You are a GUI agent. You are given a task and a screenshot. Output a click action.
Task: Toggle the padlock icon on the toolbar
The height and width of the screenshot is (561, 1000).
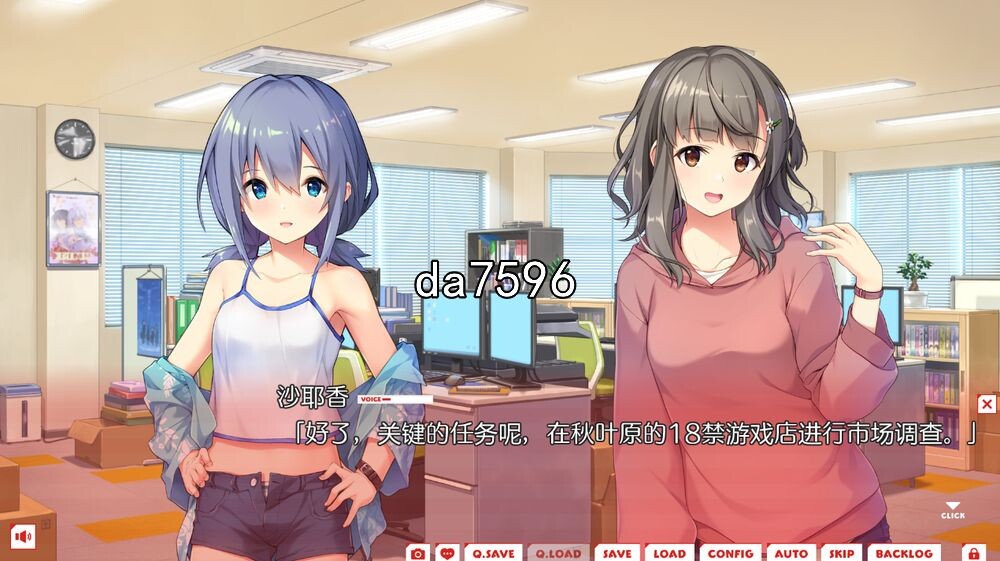[x=972, y=553]
